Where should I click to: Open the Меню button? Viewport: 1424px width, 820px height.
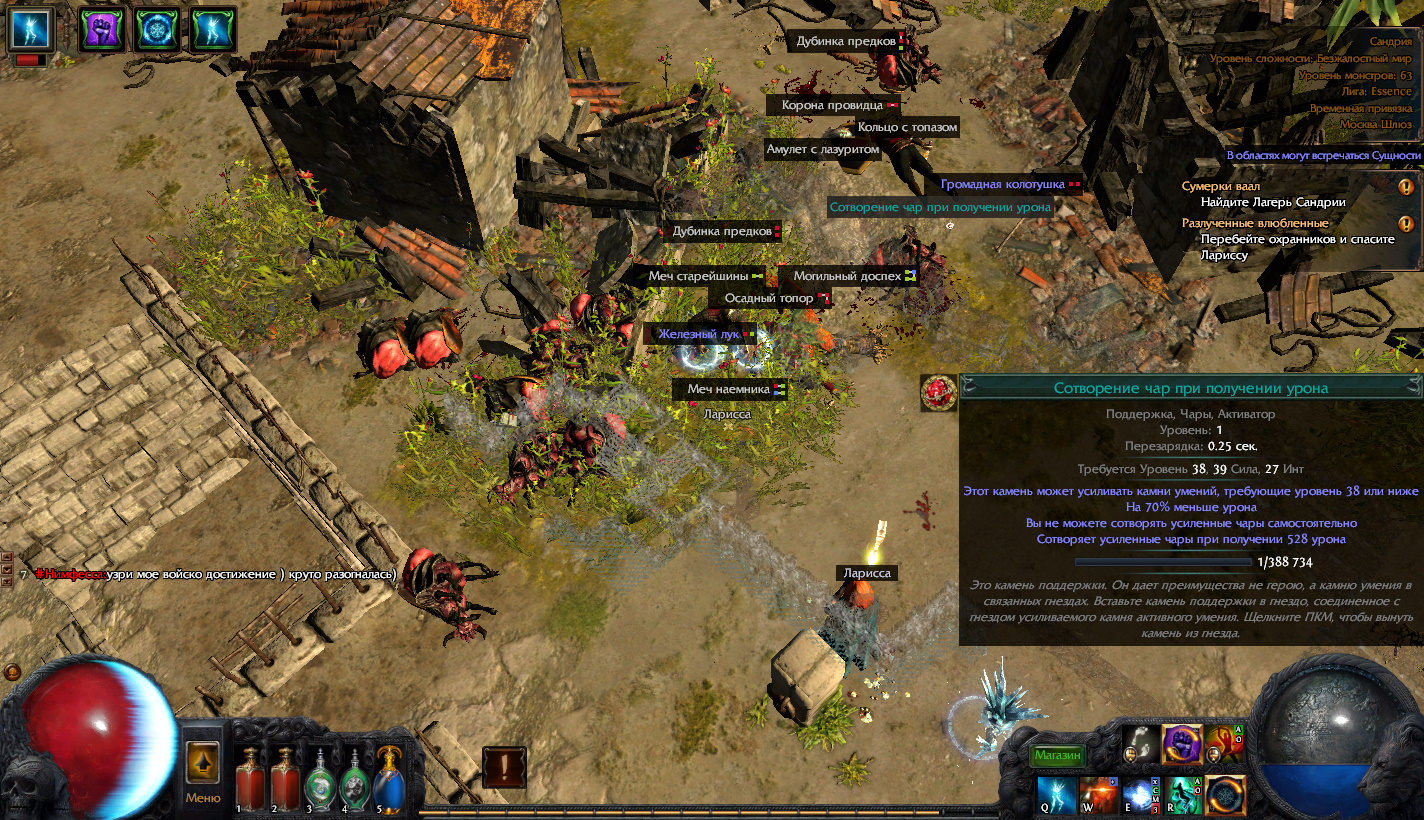[203, 773]
